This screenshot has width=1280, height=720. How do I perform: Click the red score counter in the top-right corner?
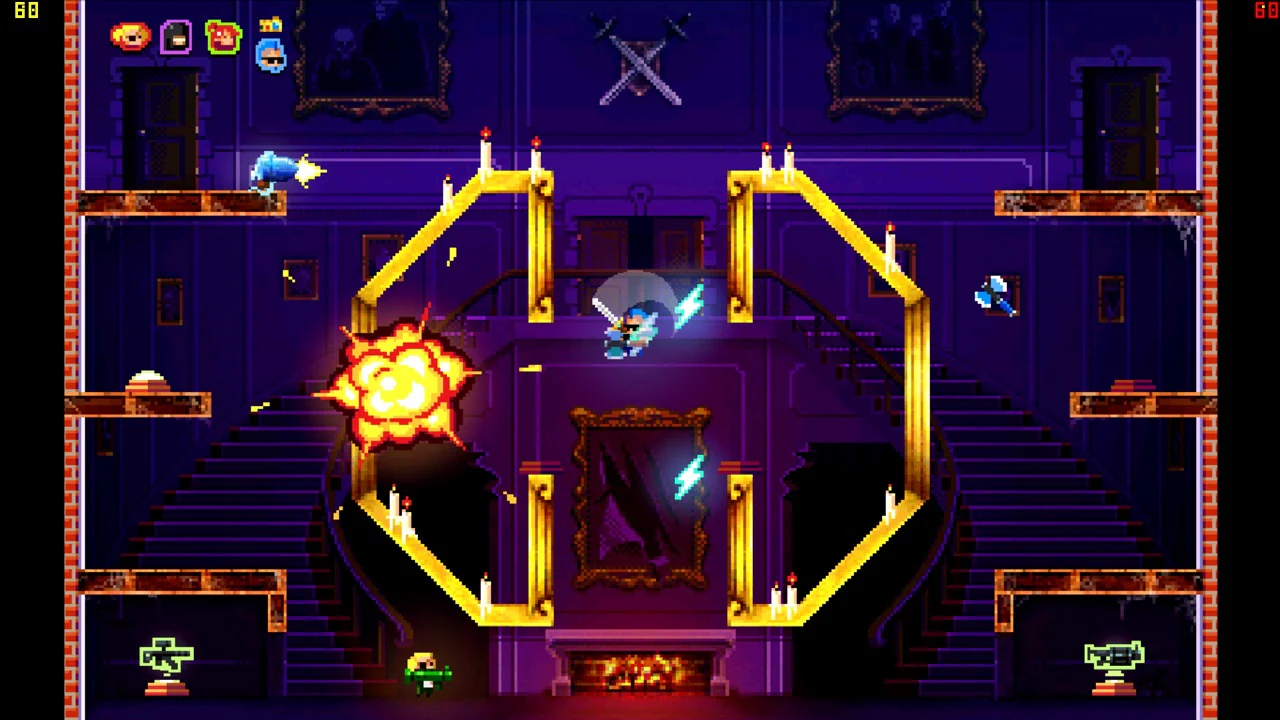coord(1264,11)
